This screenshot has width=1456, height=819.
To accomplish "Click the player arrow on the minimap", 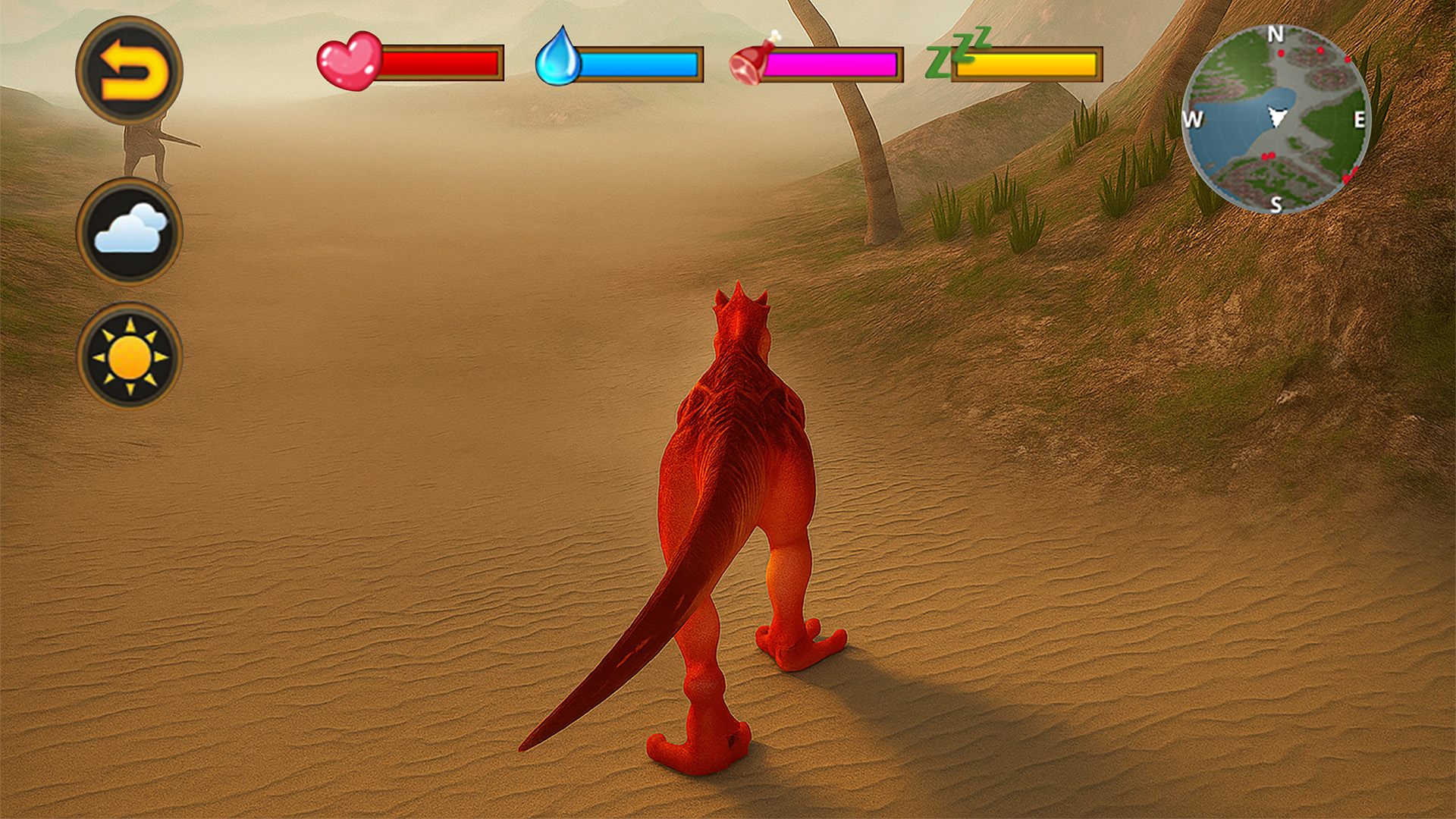I will tap(1276, 115).
